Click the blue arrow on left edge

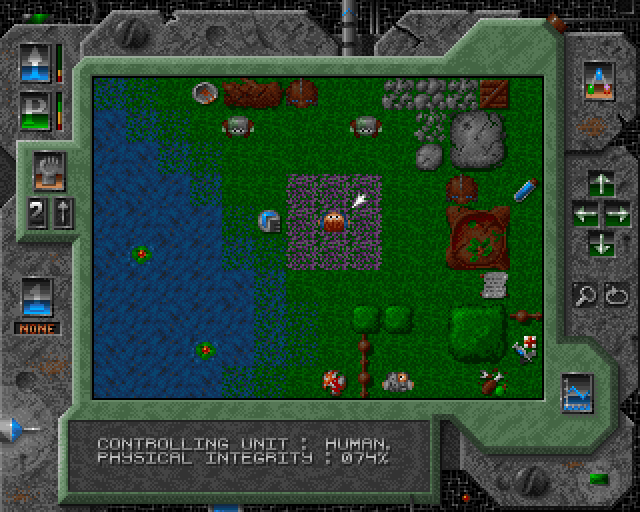click(x=15, y=429)
